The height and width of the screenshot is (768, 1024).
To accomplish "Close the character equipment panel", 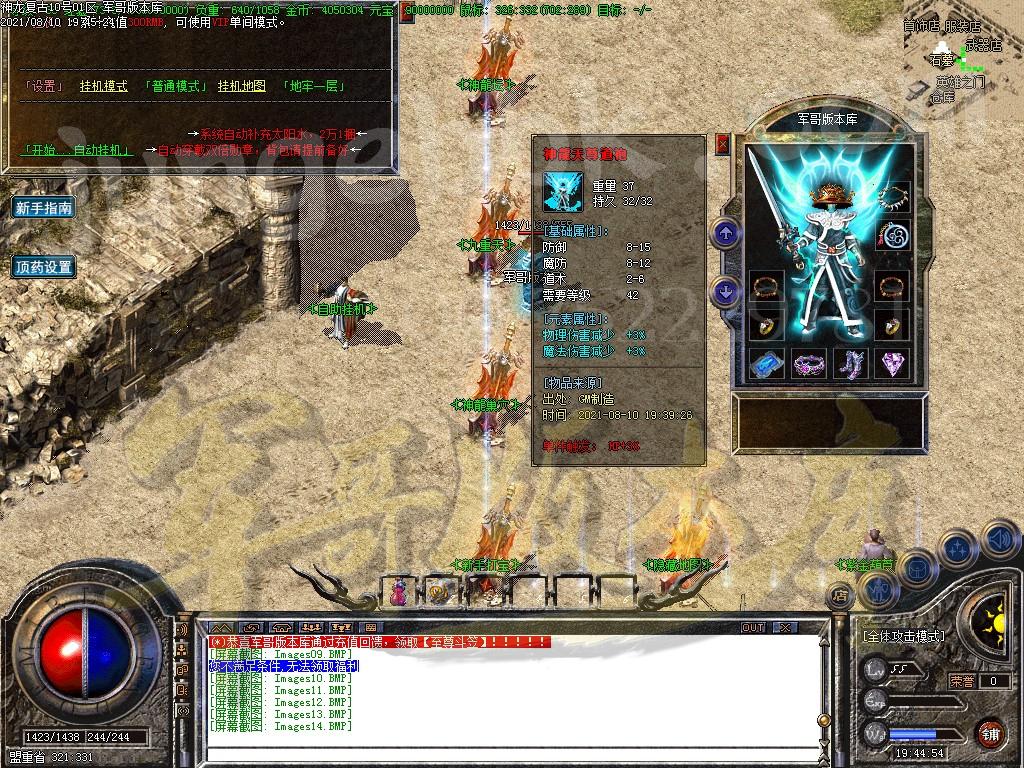I will click(723, 145).
